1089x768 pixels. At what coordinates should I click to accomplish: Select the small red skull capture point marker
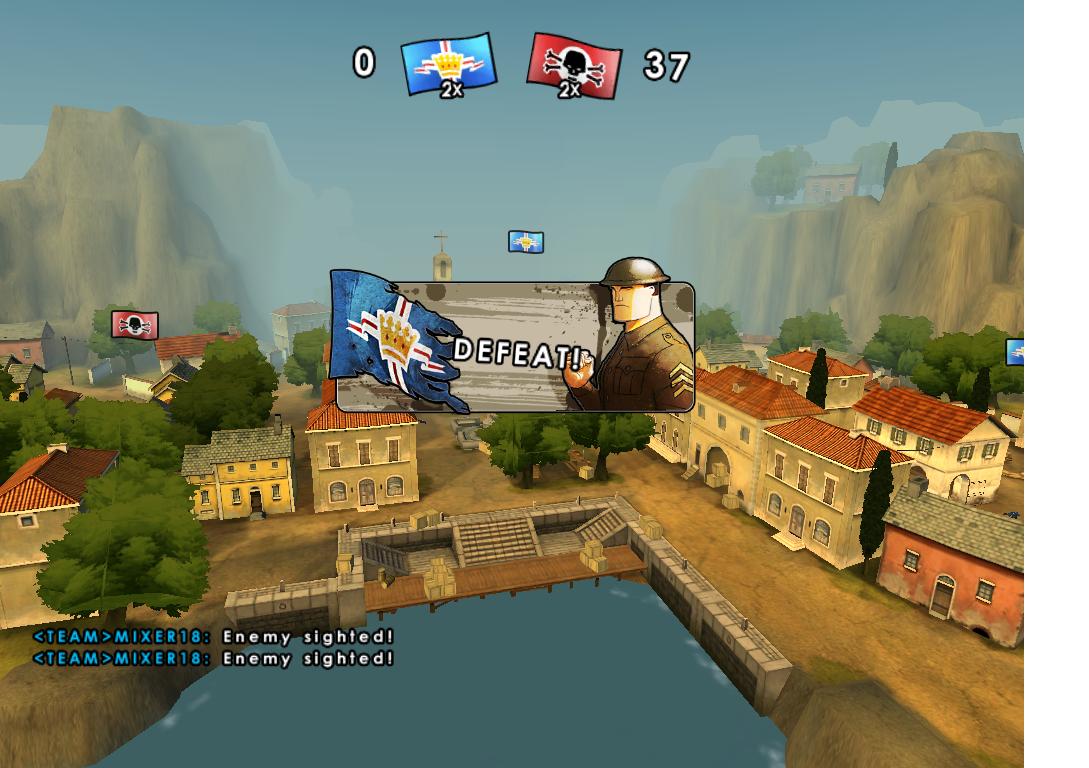click(134, 325)
